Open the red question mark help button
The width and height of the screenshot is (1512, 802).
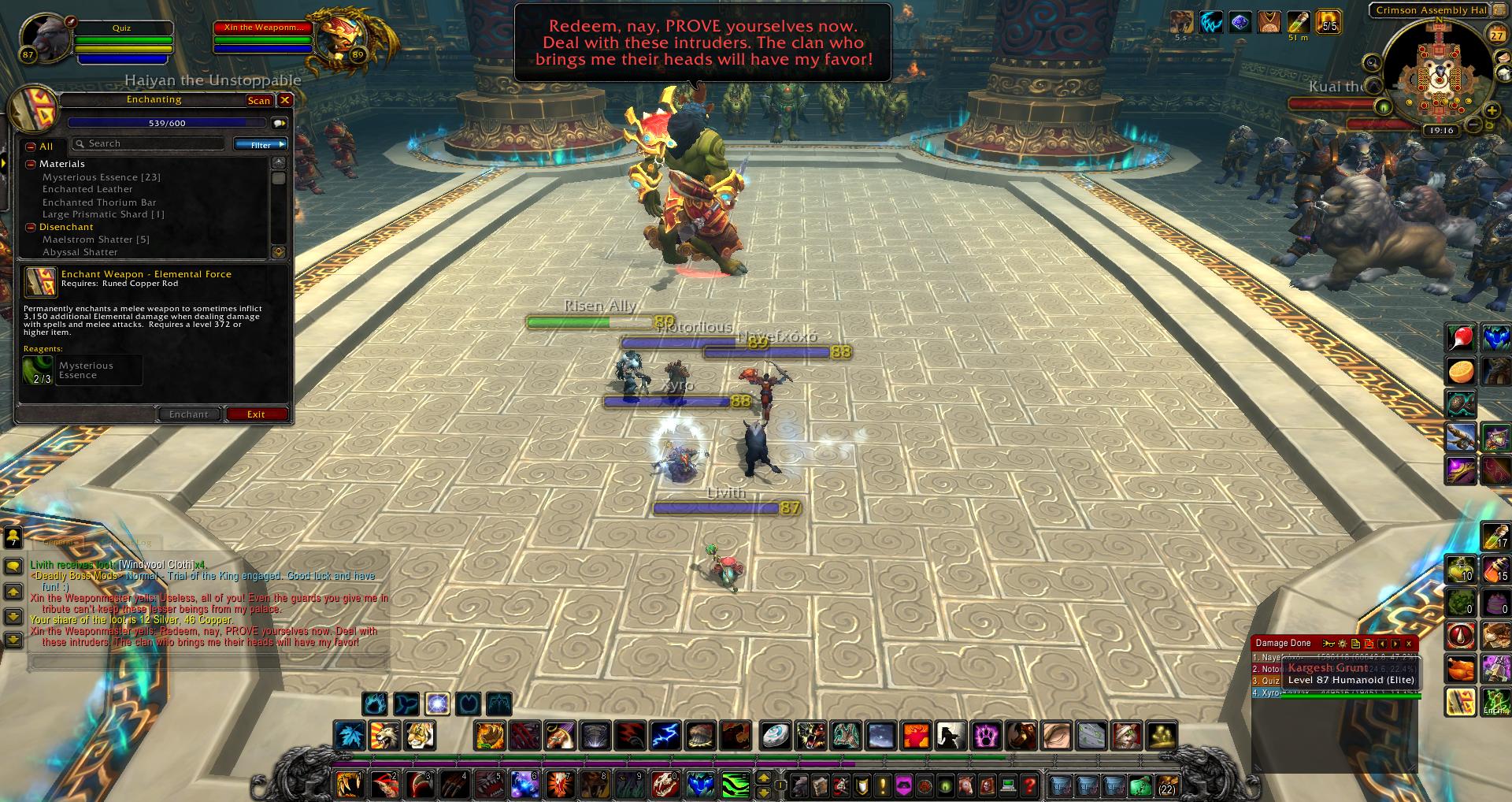tap(1028, 785)
